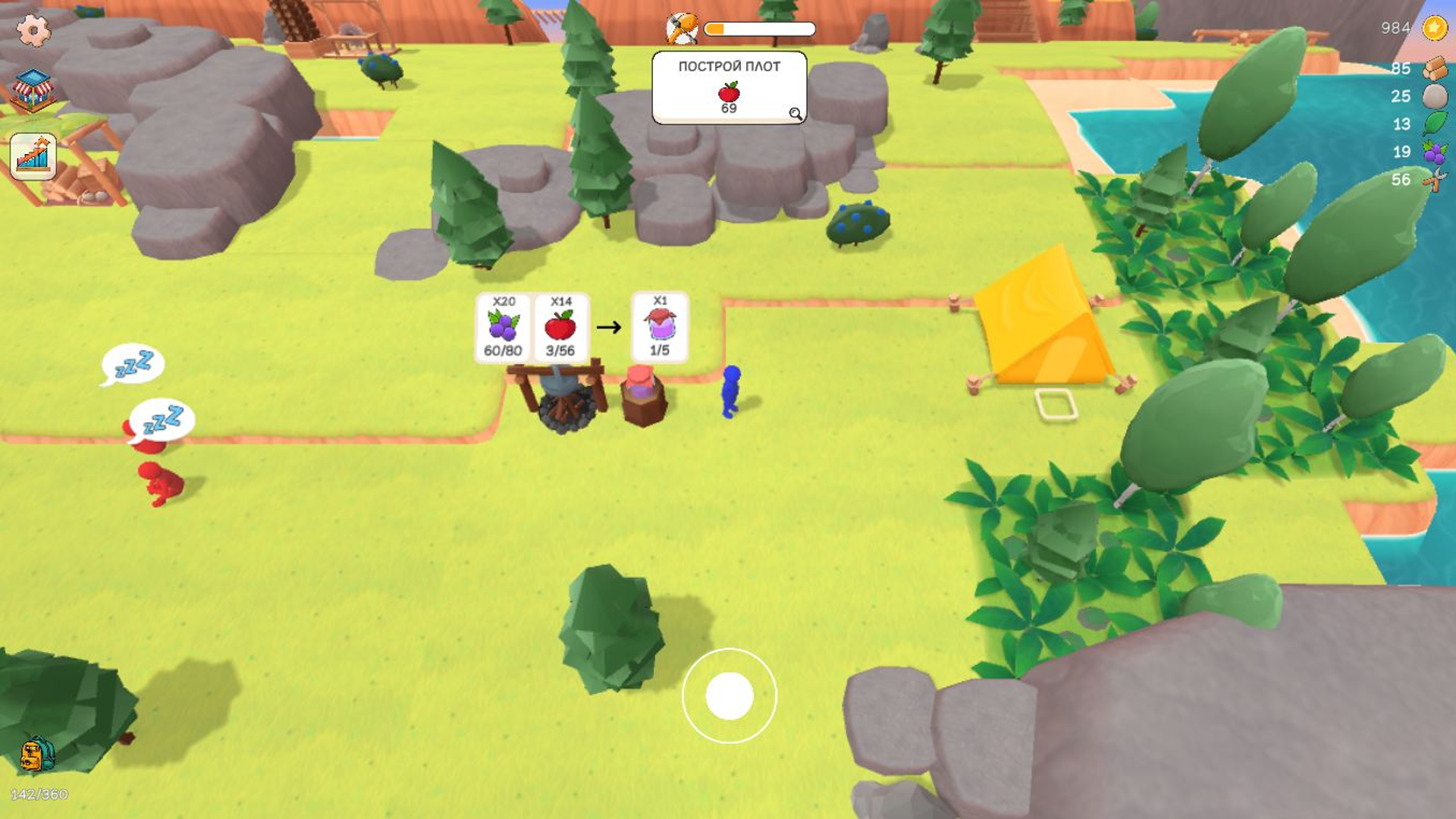Click the recipe arrow between apple and jam

tap(607, 328)
